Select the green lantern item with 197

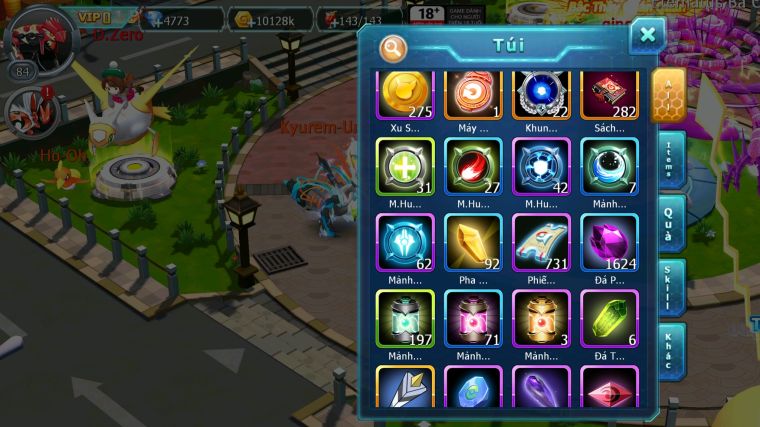click(x=405, y=318)
